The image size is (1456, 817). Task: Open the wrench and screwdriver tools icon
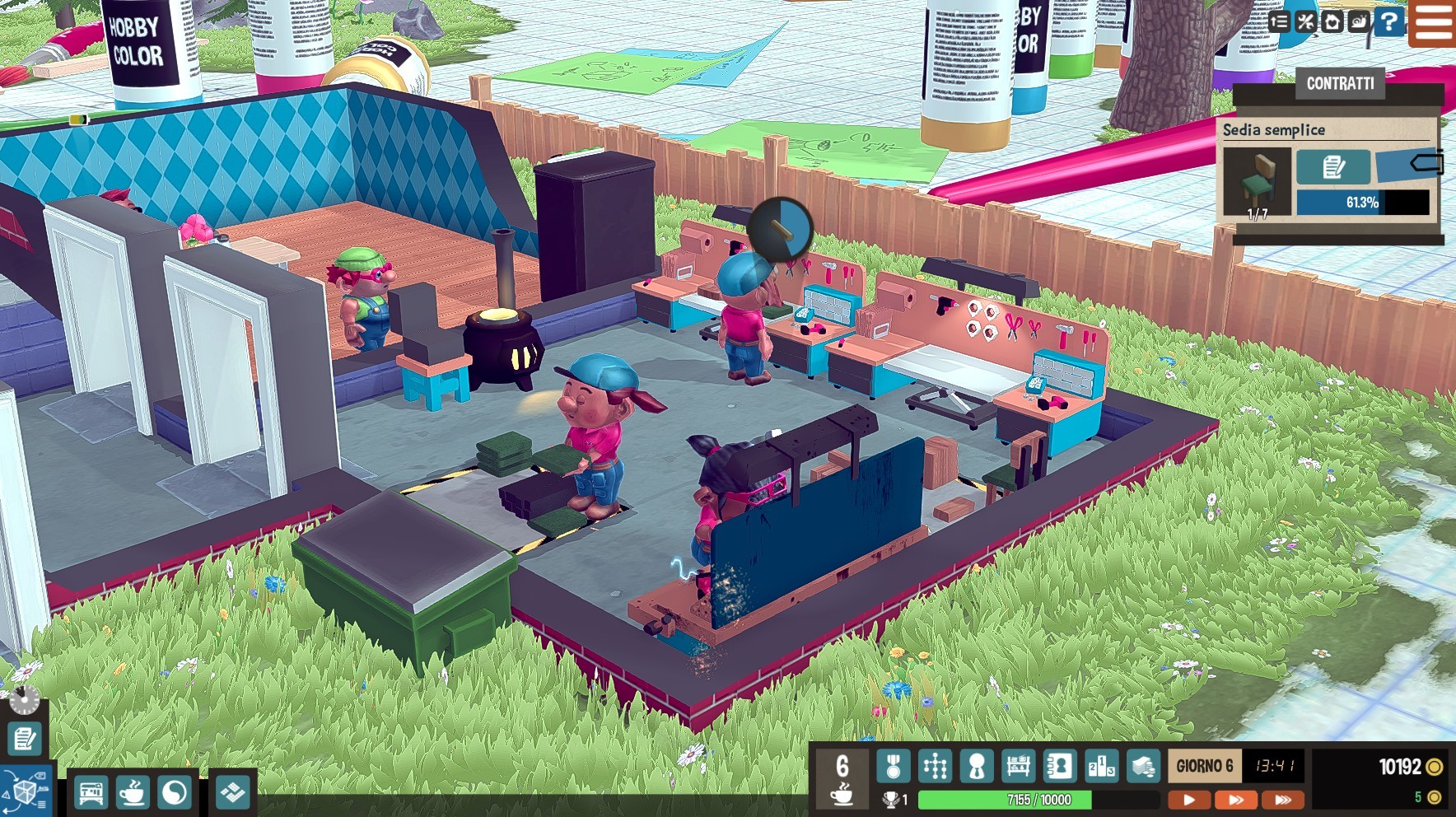click(1305, 22)
